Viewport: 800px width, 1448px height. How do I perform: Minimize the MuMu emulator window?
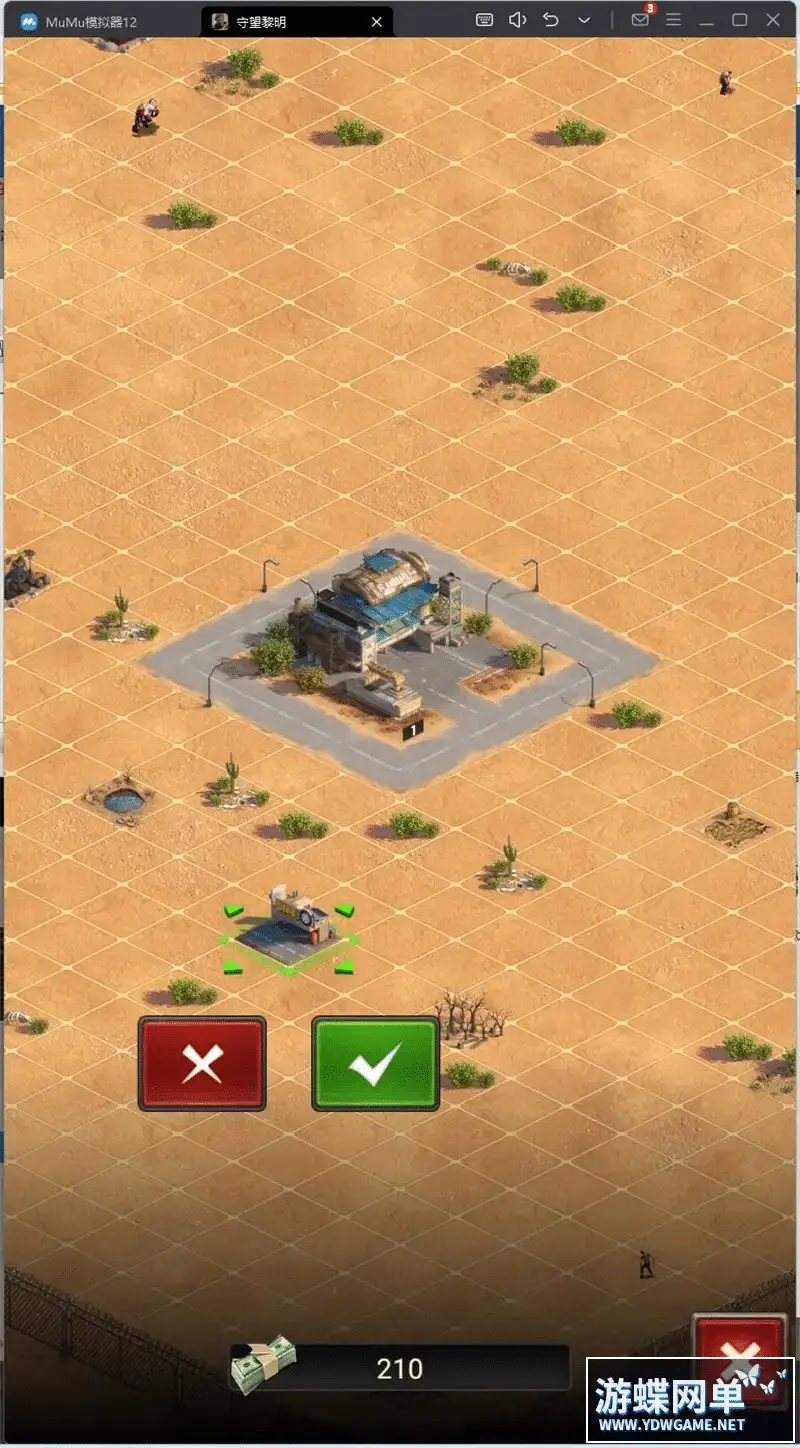point(707,20)
